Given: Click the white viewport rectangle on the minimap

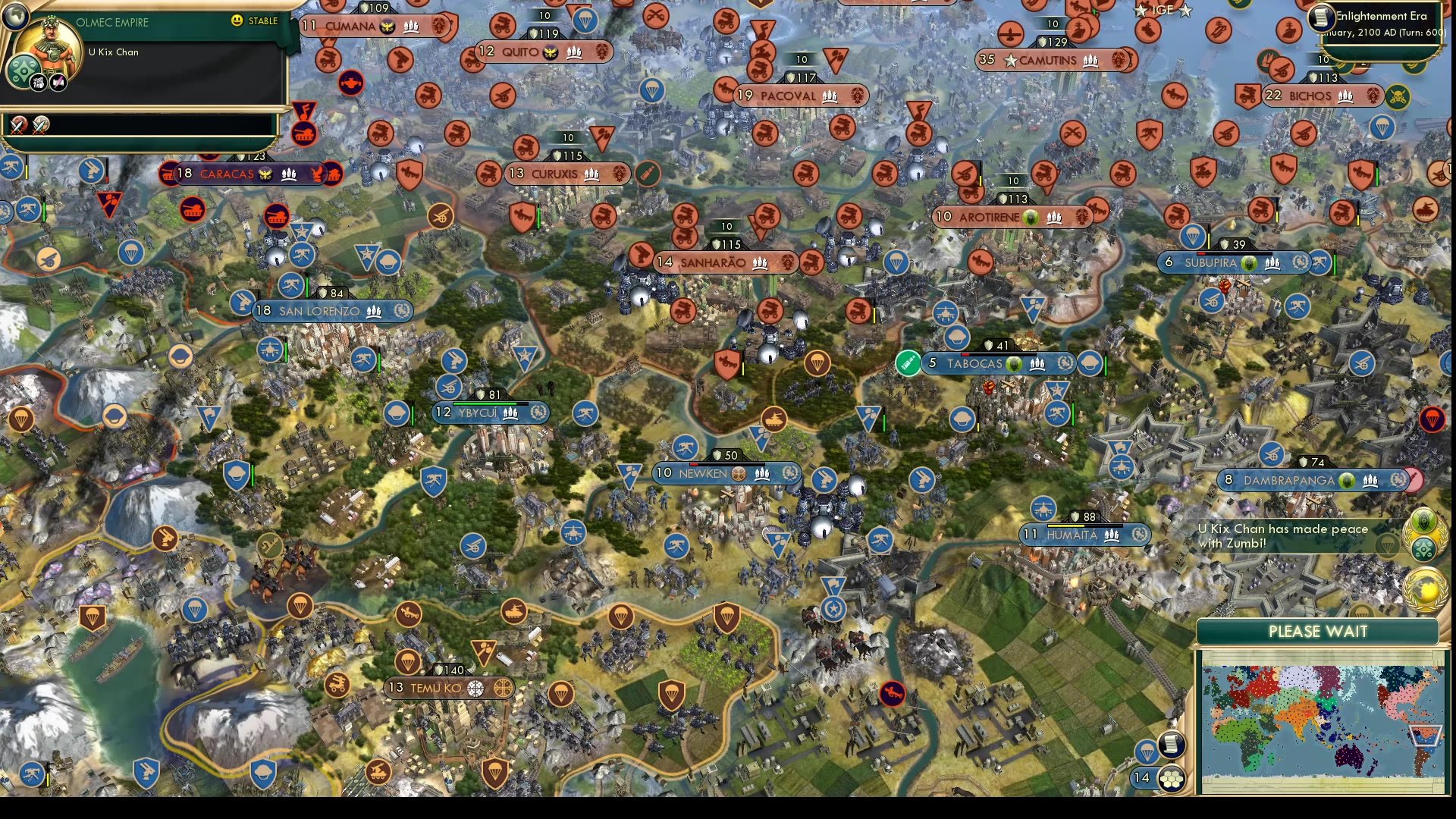Looking at the screenshot, I should click(1425, 735).
